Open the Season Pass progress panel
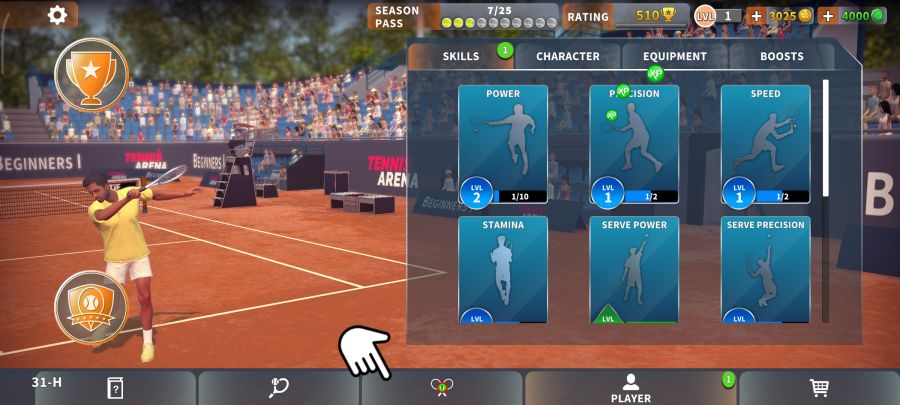 coord(463,16)
